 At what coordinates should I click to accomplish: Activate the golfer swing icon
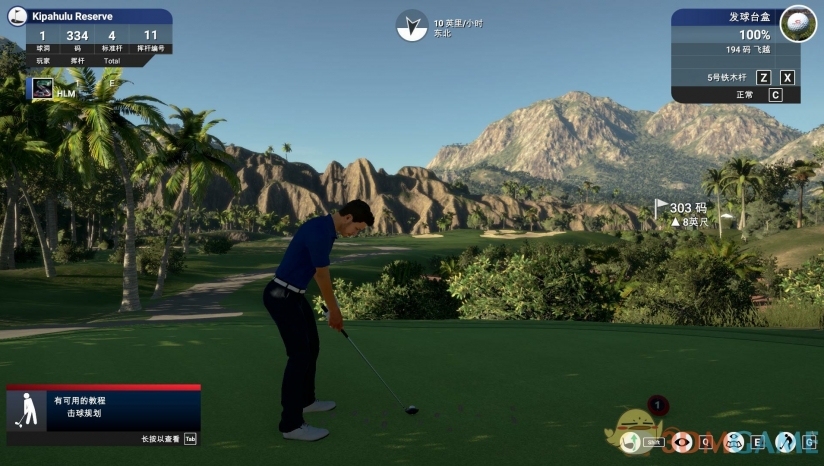pyautogui.click(x=786, y=441)
